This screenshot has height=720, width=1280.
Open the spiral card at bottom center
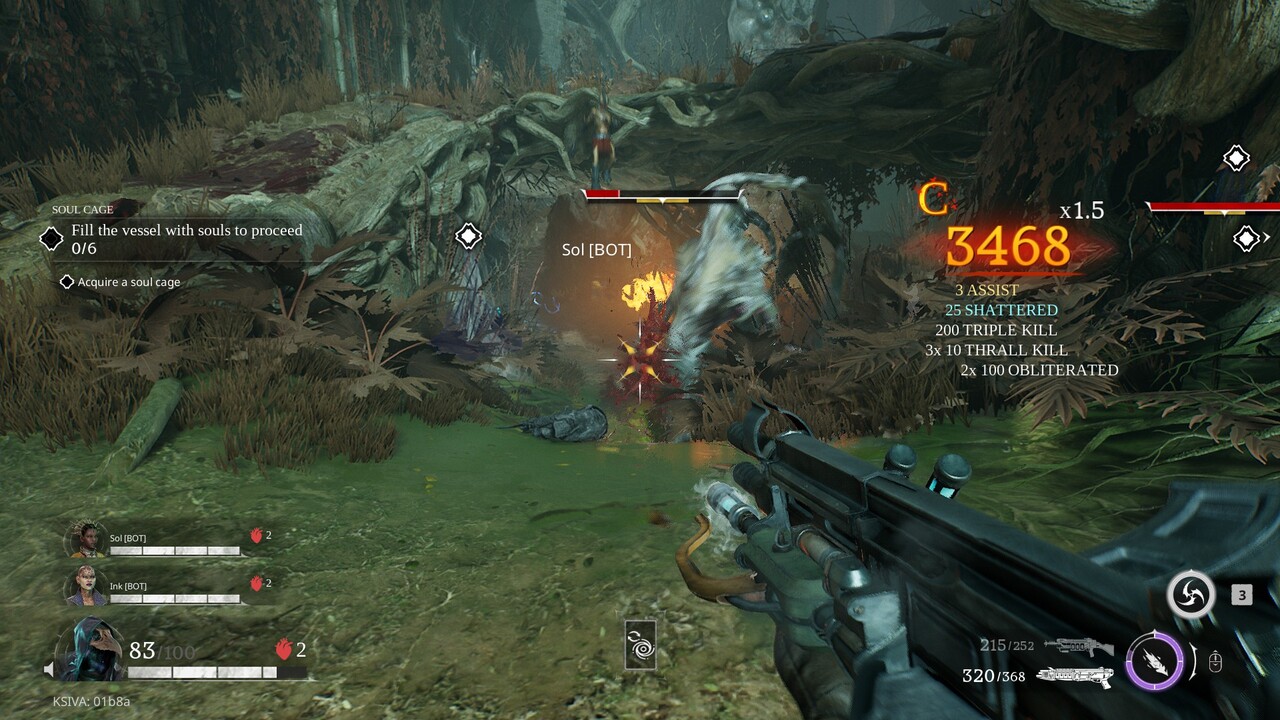[640, 644]
